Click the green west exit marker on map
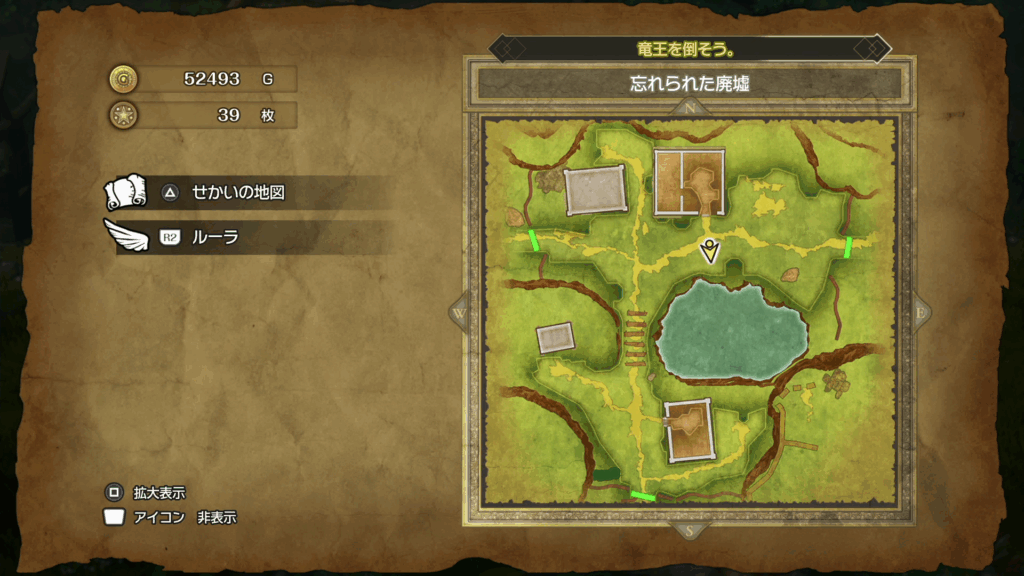This screenshot has width=1024, height=576. 534,240
